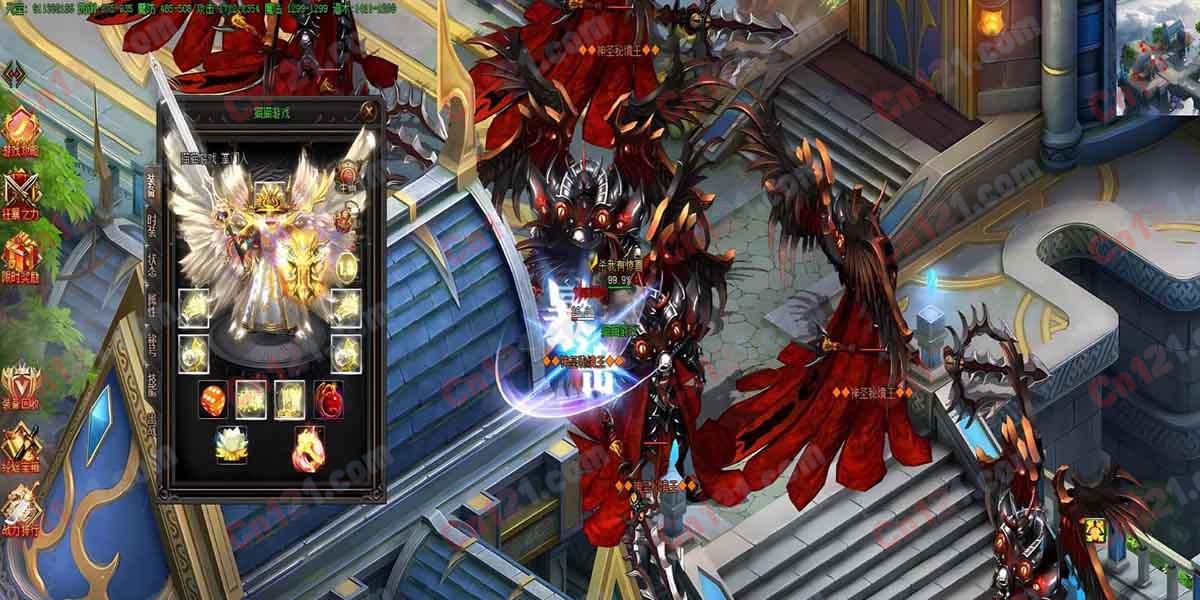This screenshot has height=600, width=1200.
Task: Choose the red gourd equipment slot
Action: pos(328,399)
